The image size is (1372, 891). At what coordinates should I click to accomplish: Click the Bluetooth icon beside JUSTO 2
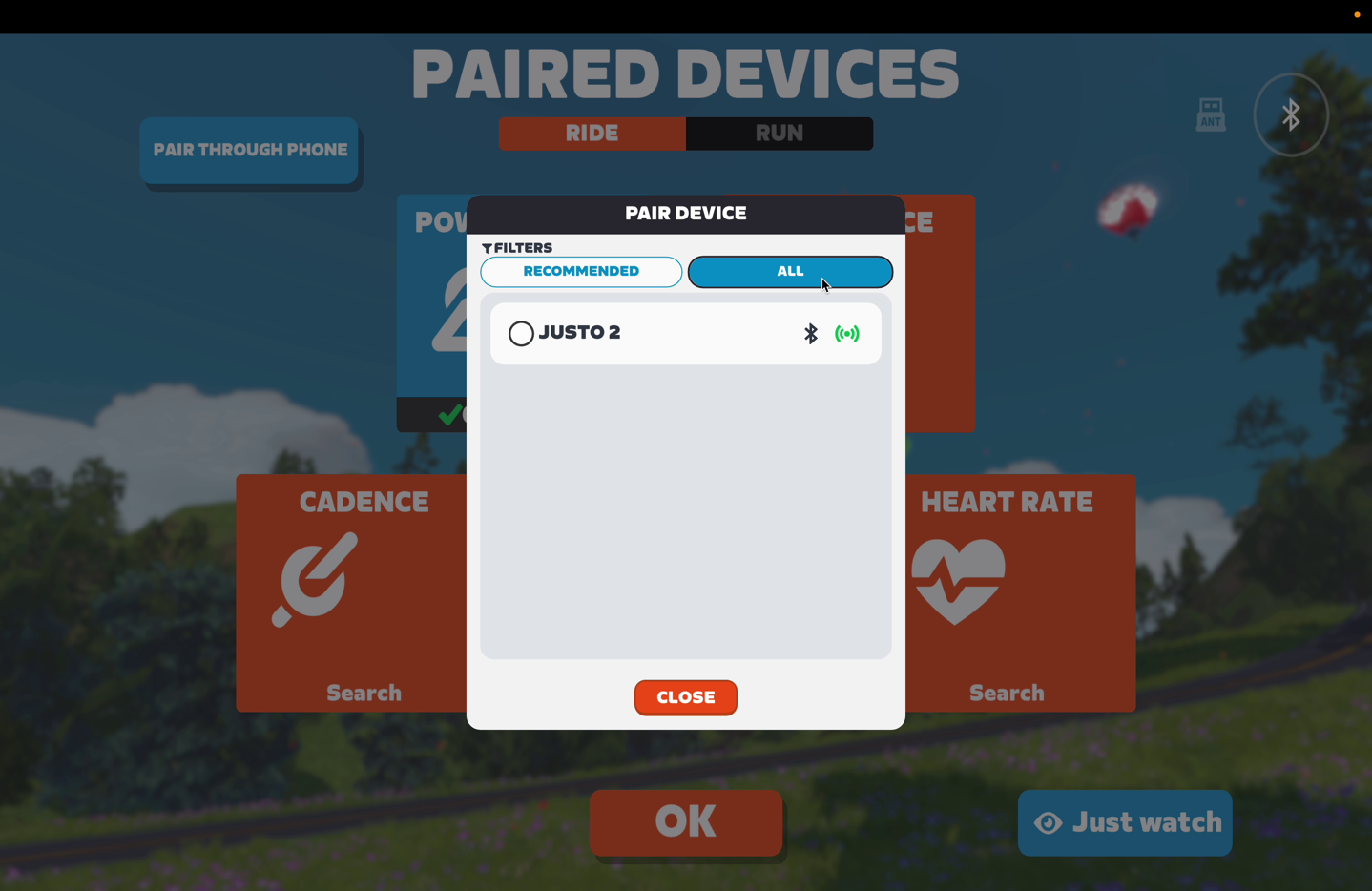coord(810,333)
